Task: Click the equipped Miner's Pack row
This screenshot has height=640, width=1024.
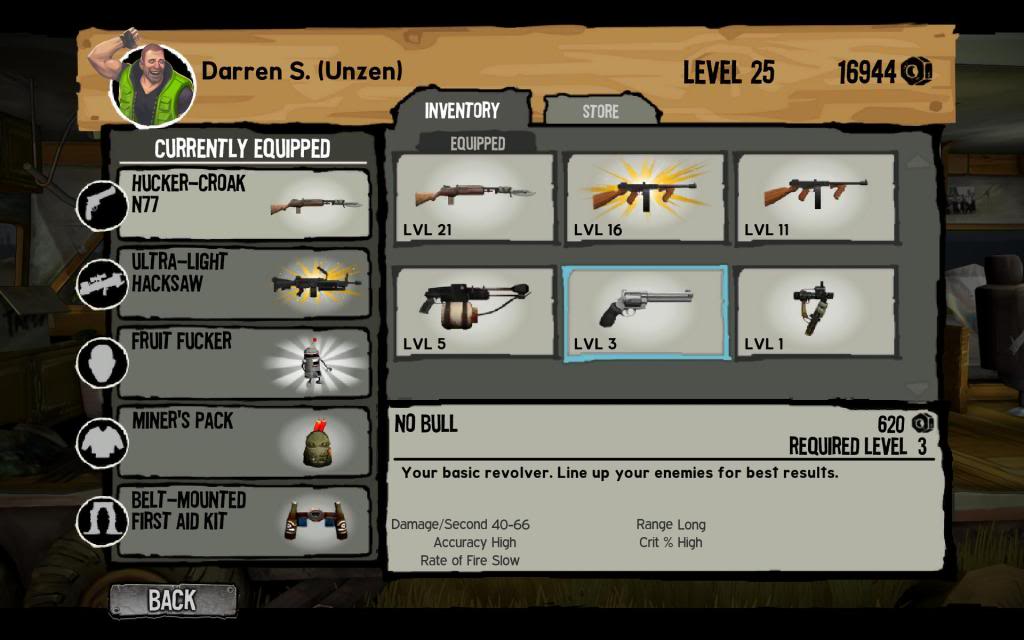Action: pyautogui.click(x=243, y=441)
